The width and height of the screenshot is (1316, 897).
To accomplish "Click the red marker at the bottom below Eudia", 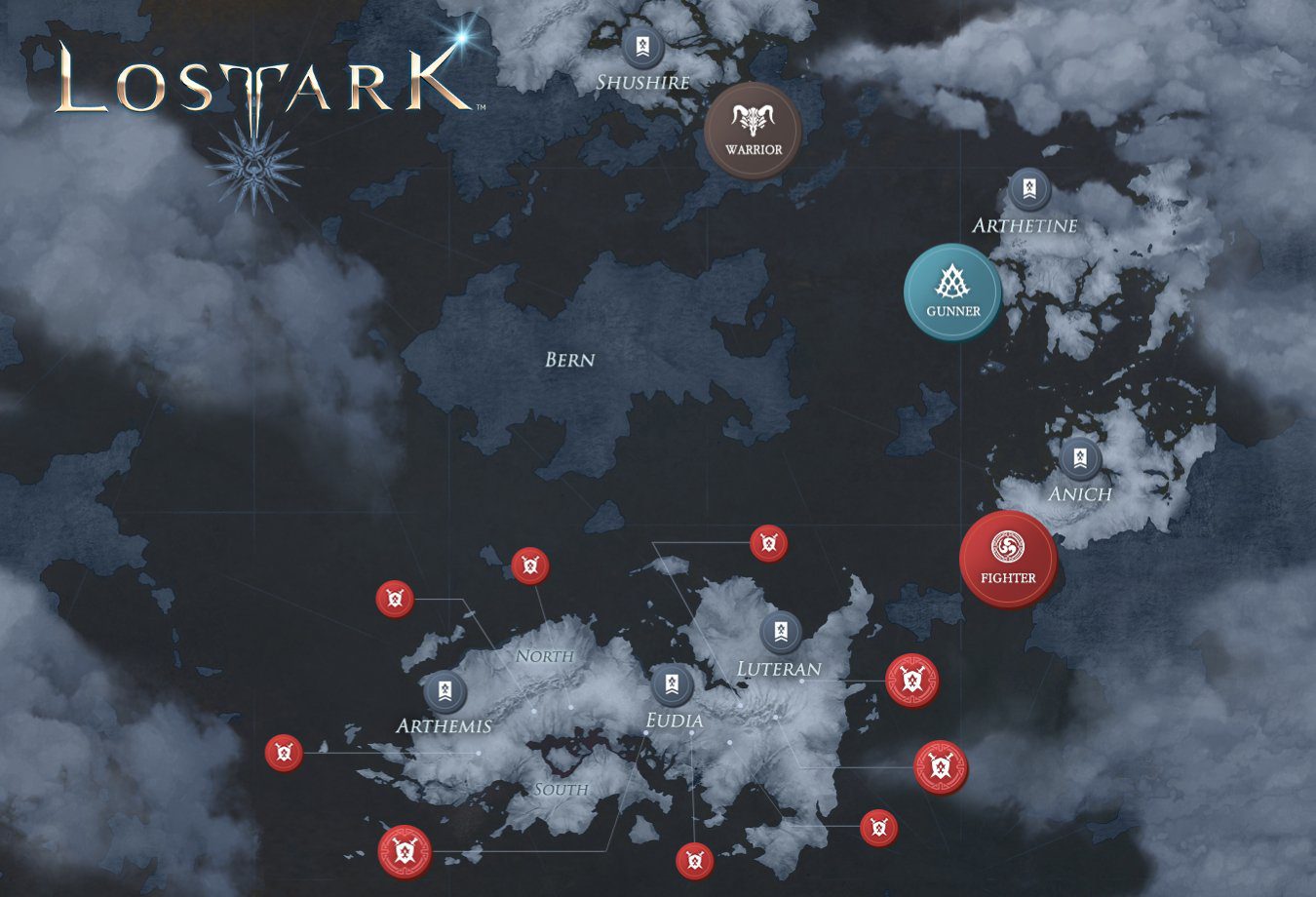I will coord(694,859).
